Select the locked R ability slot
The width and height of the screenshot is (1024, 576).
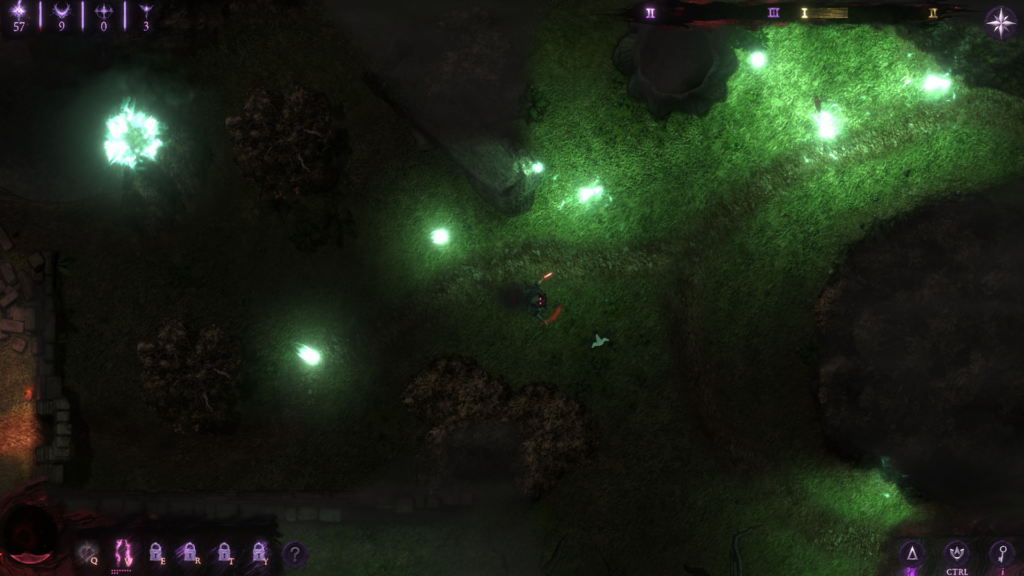(x=190, y=553)
